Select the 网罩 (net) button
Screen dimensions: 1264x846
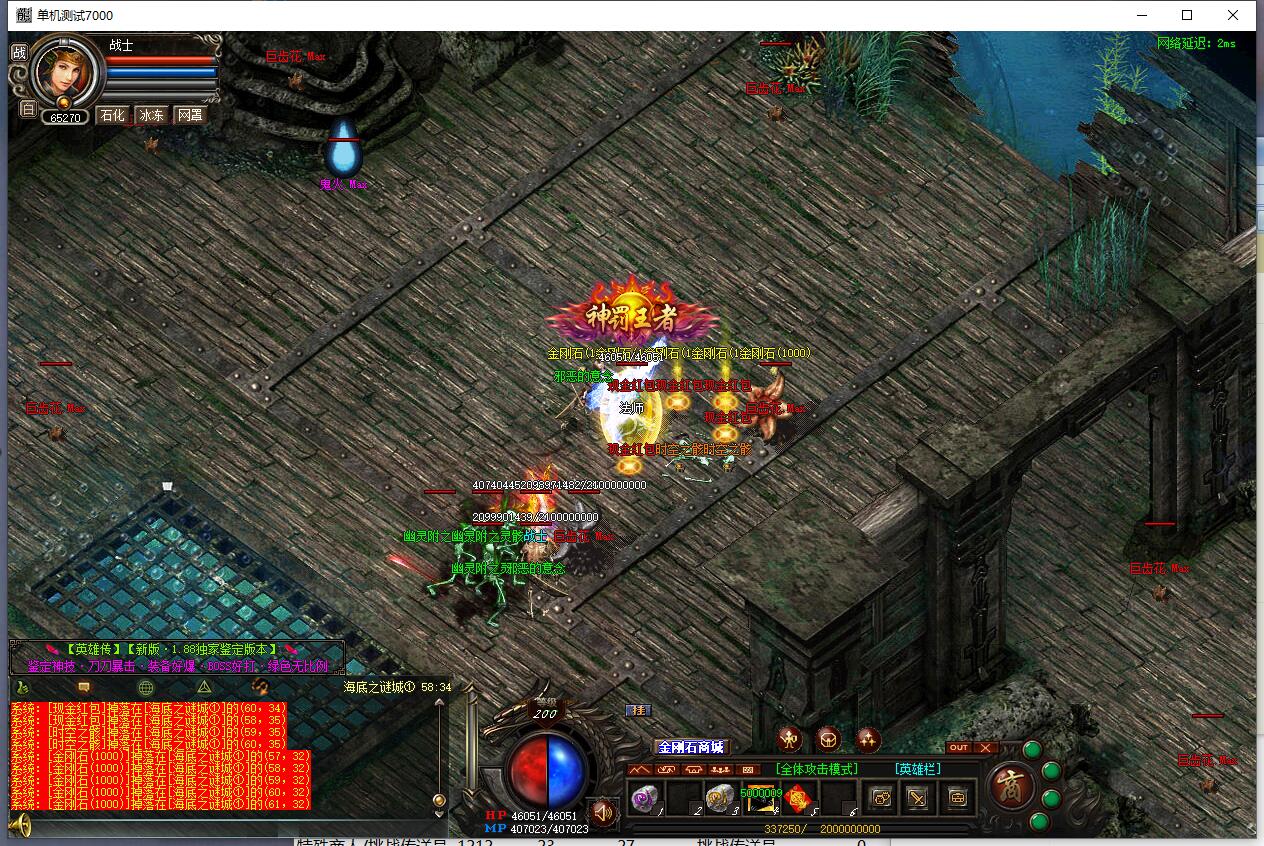[x=189, y=115]
